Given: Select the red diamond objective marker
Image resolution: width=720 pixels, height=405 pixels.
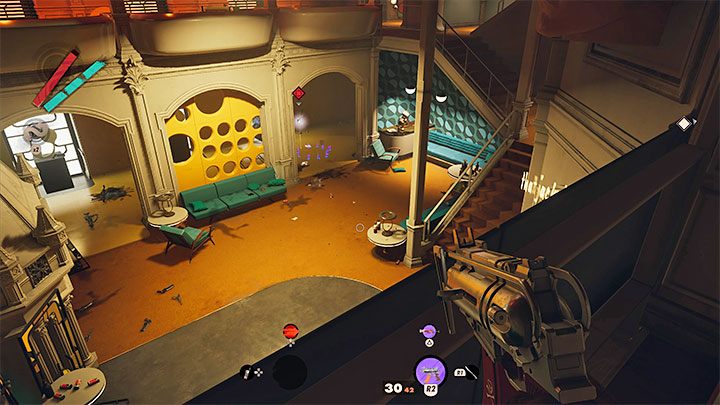Looking at the screenshot, I should (298, 94).
